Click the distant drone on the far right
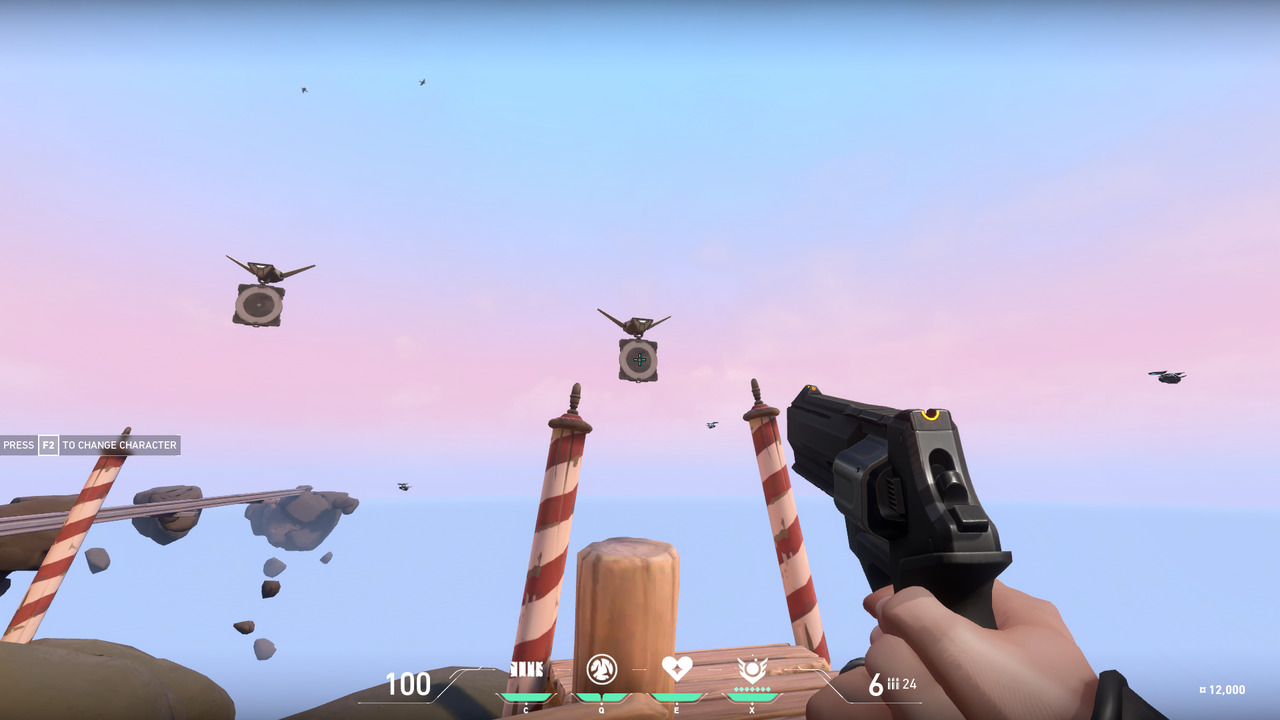The width and height of the screenshot is (1280, 720). [x=1165, y=375]
